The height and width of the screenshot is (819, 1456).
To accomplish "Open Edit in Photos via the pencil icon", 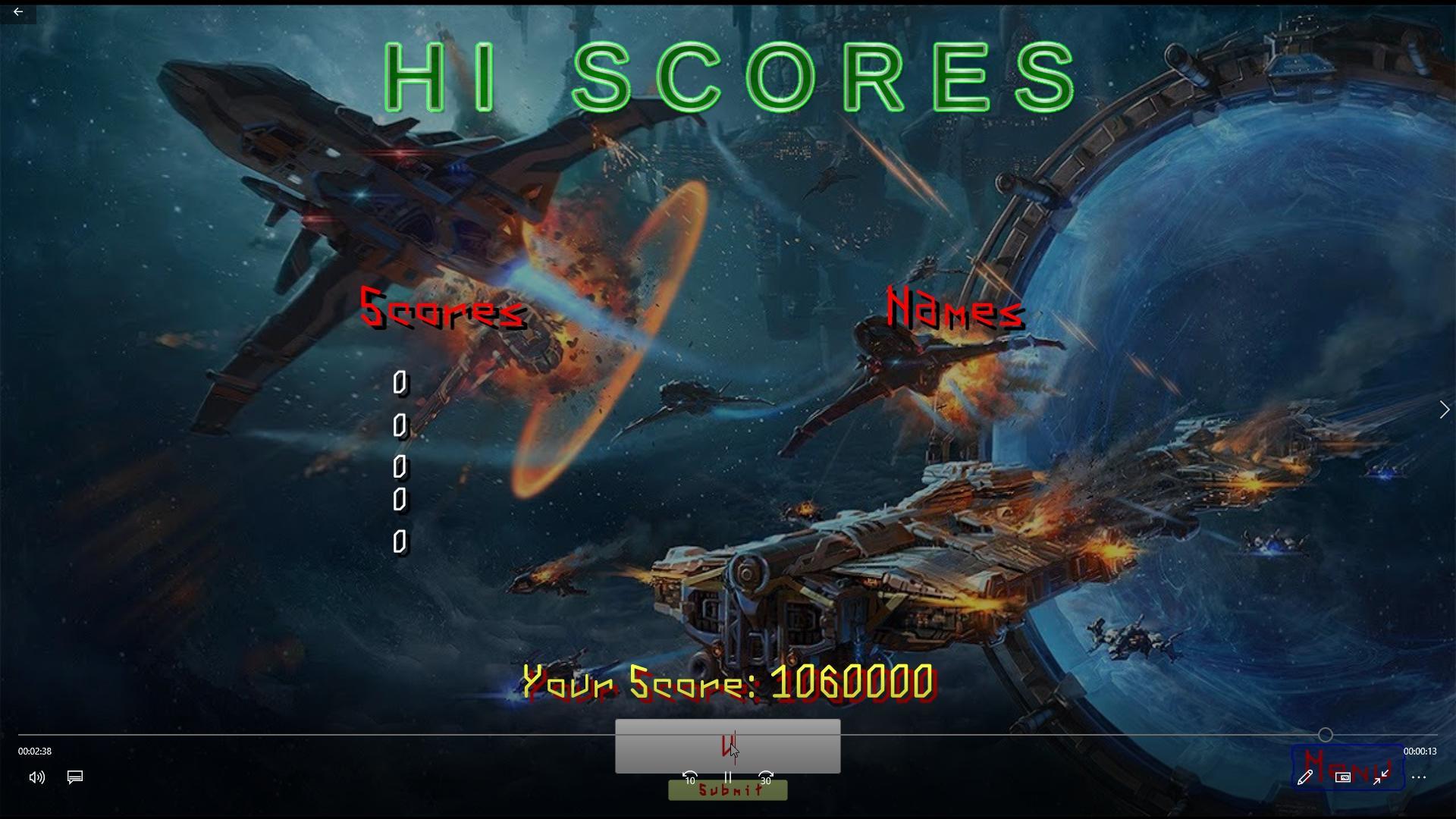I will tap(1306, 777).
